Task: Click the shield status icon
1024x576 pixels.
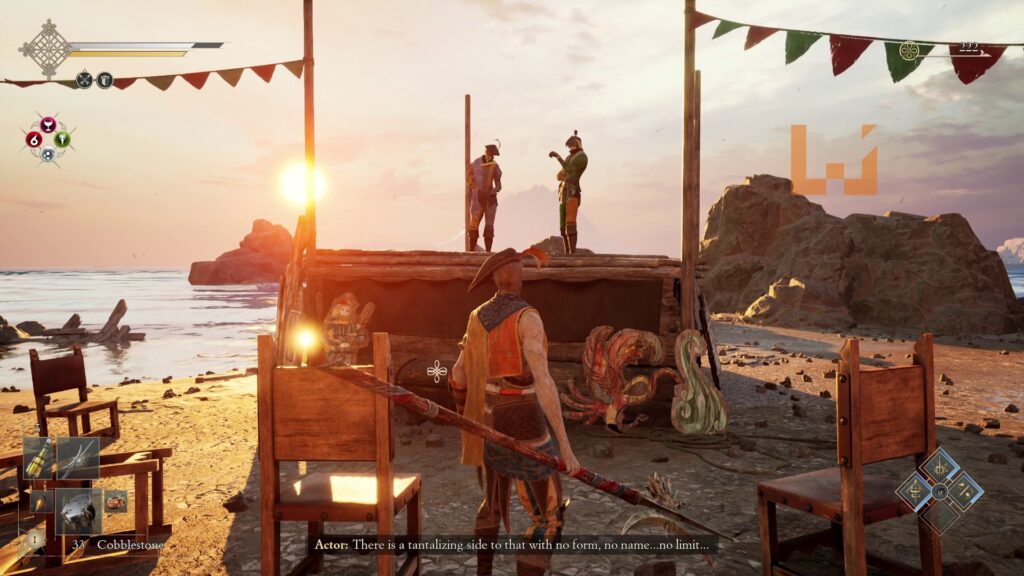Action: 104,80
